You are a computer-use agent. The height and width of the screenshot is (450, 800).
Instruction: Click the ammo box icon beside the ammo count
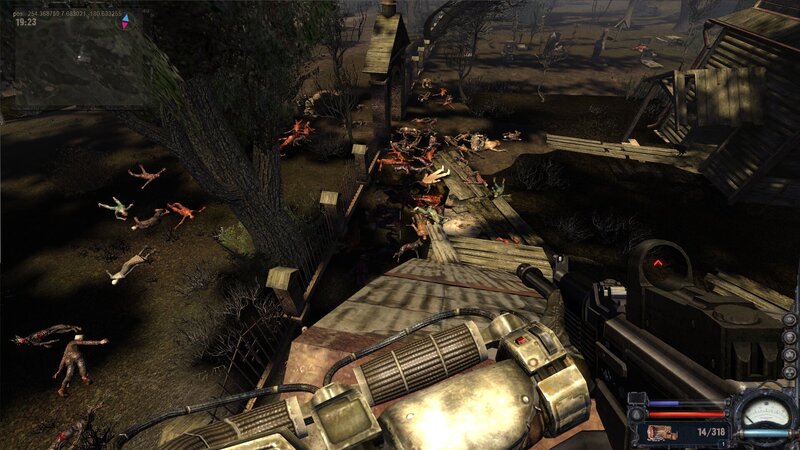click(x=661, y=432)
